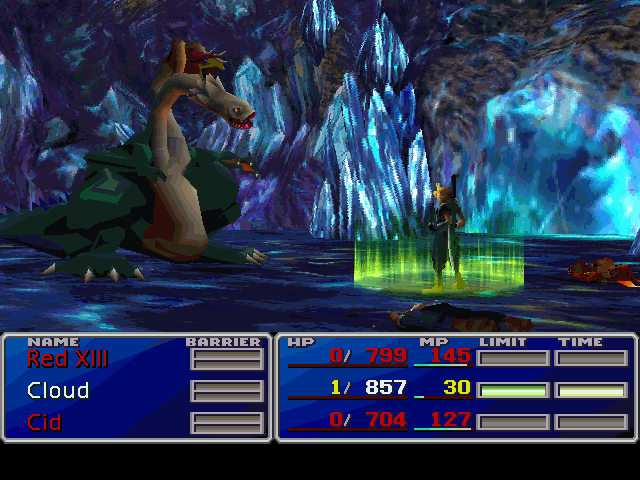The image size is (640, 480).
Task: Pick Cid from the party names
Action: pyautogui.click(x=44, y=422)
